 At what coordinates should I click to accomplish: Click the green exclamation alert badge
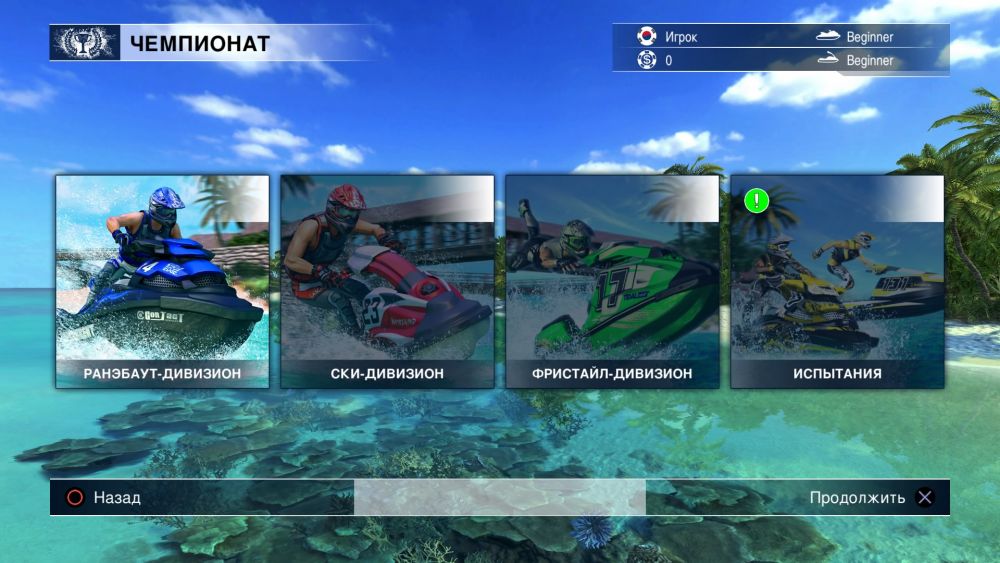[x=757, y=200]
